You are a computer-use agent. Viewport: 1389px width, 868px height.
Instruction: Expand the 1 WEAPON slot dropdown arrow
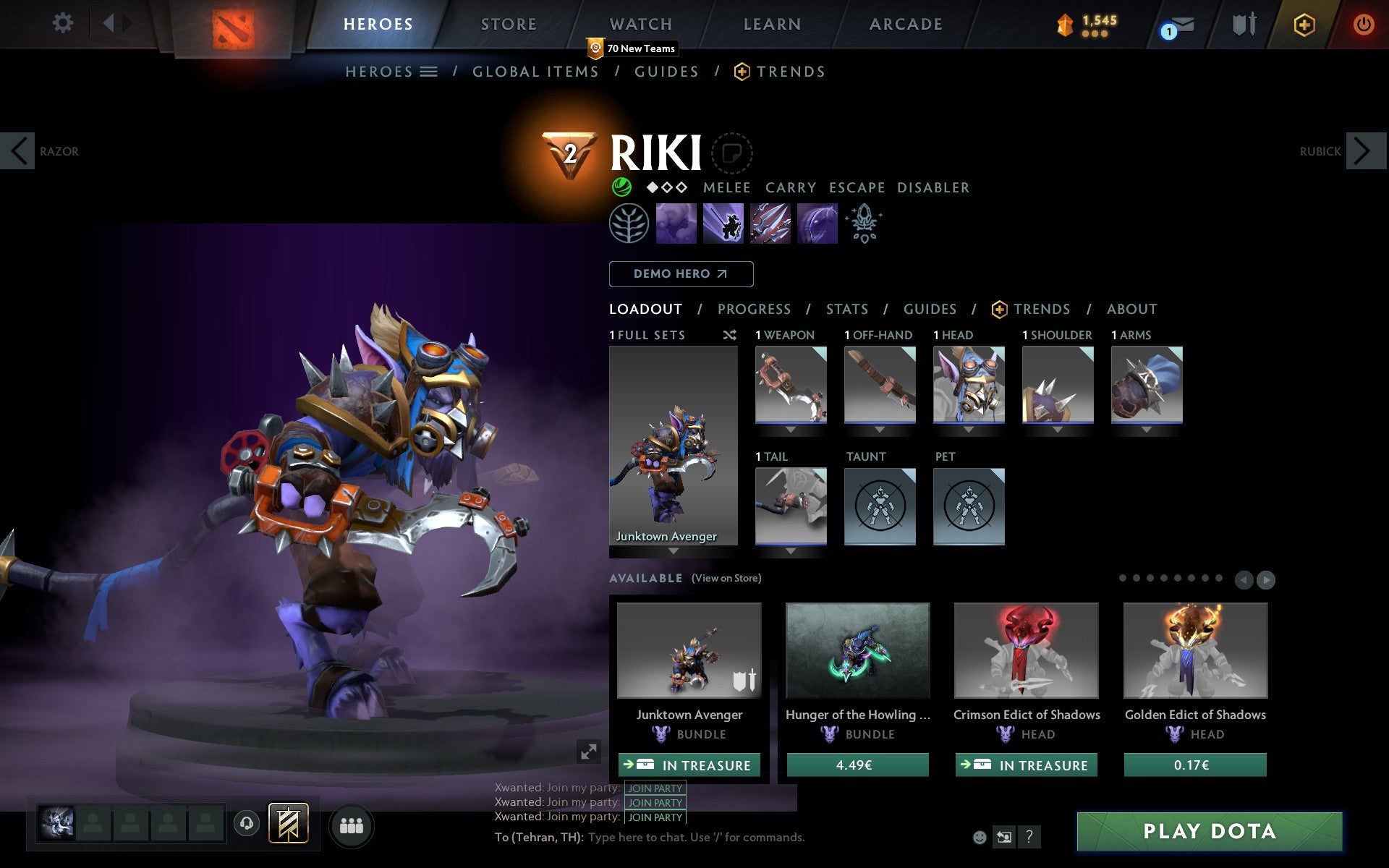[790, 429]
